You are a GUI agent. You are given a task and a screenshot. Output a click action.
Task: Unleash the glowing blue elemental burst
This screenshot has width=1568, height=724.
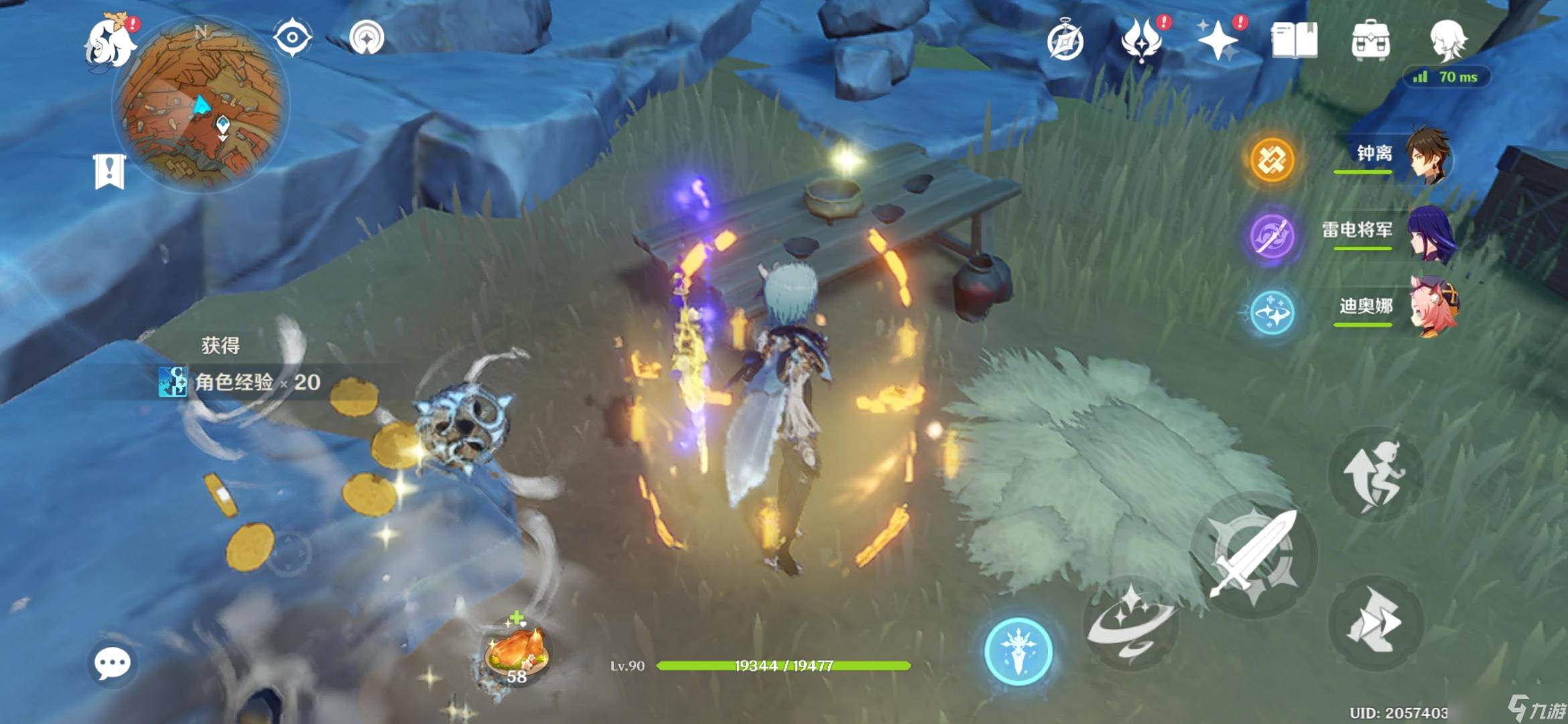pyautogui.click(x=1018, y=651)
